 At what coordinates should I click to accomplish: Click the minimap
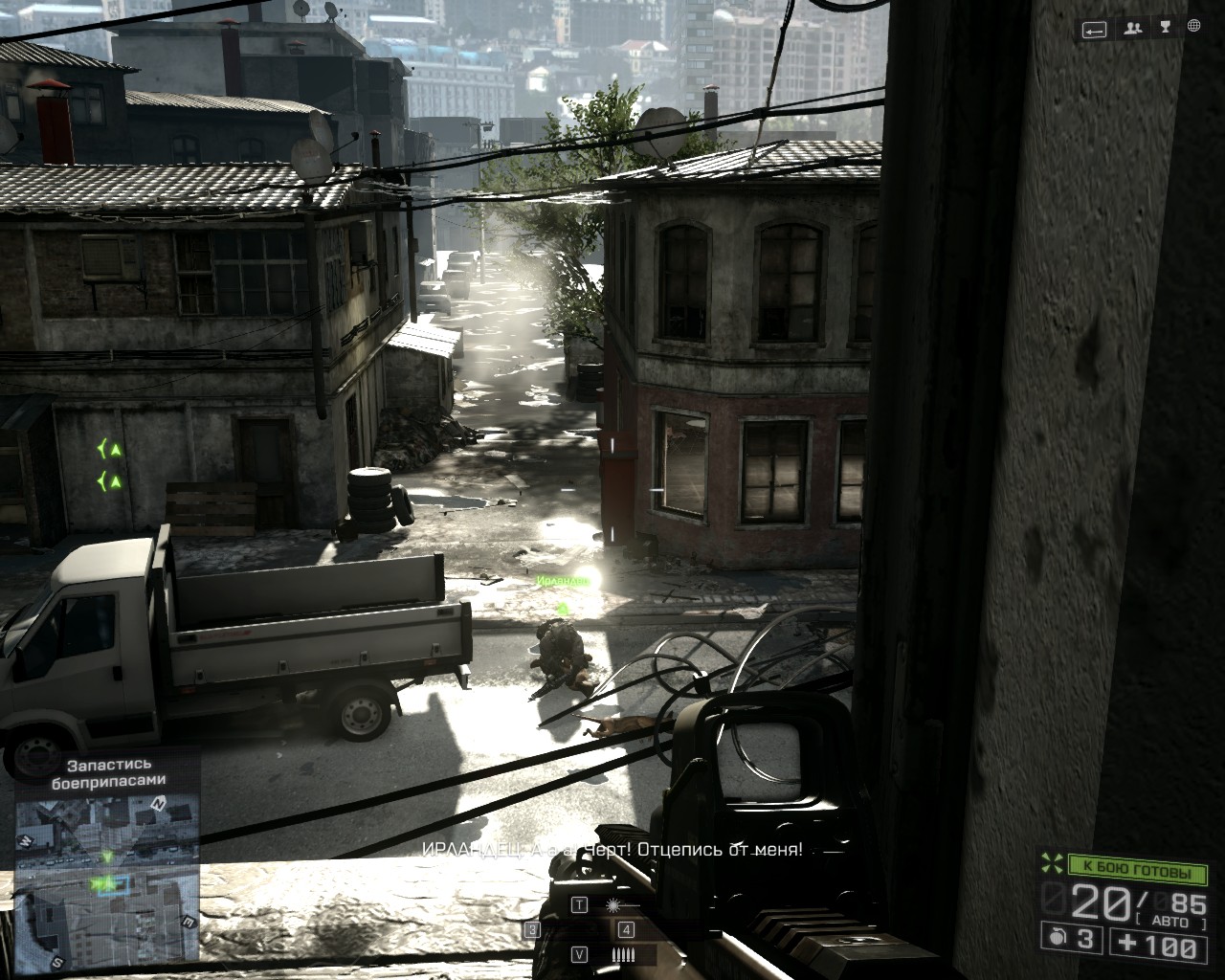tap(106, 880)
